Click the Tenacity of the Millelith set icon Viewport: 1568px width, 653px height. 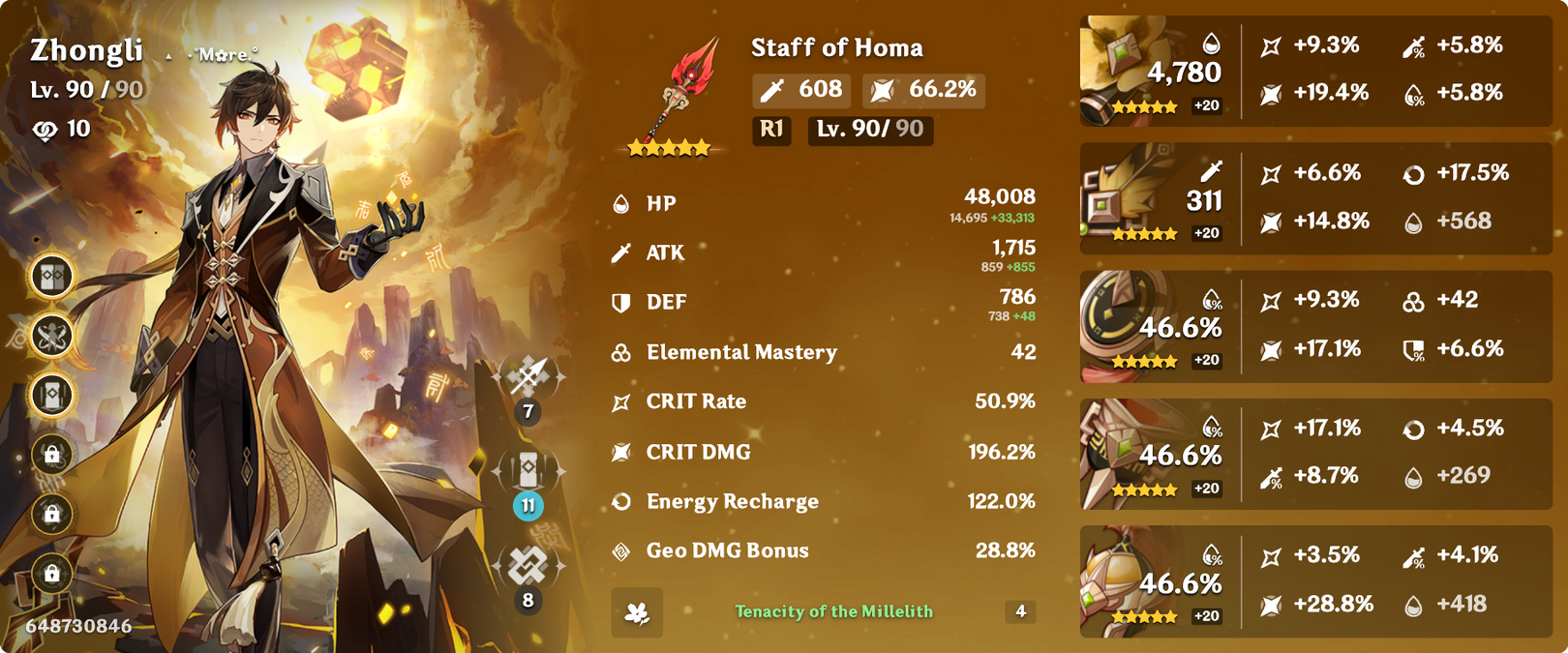pyautogui.click(x=637, y=612)
